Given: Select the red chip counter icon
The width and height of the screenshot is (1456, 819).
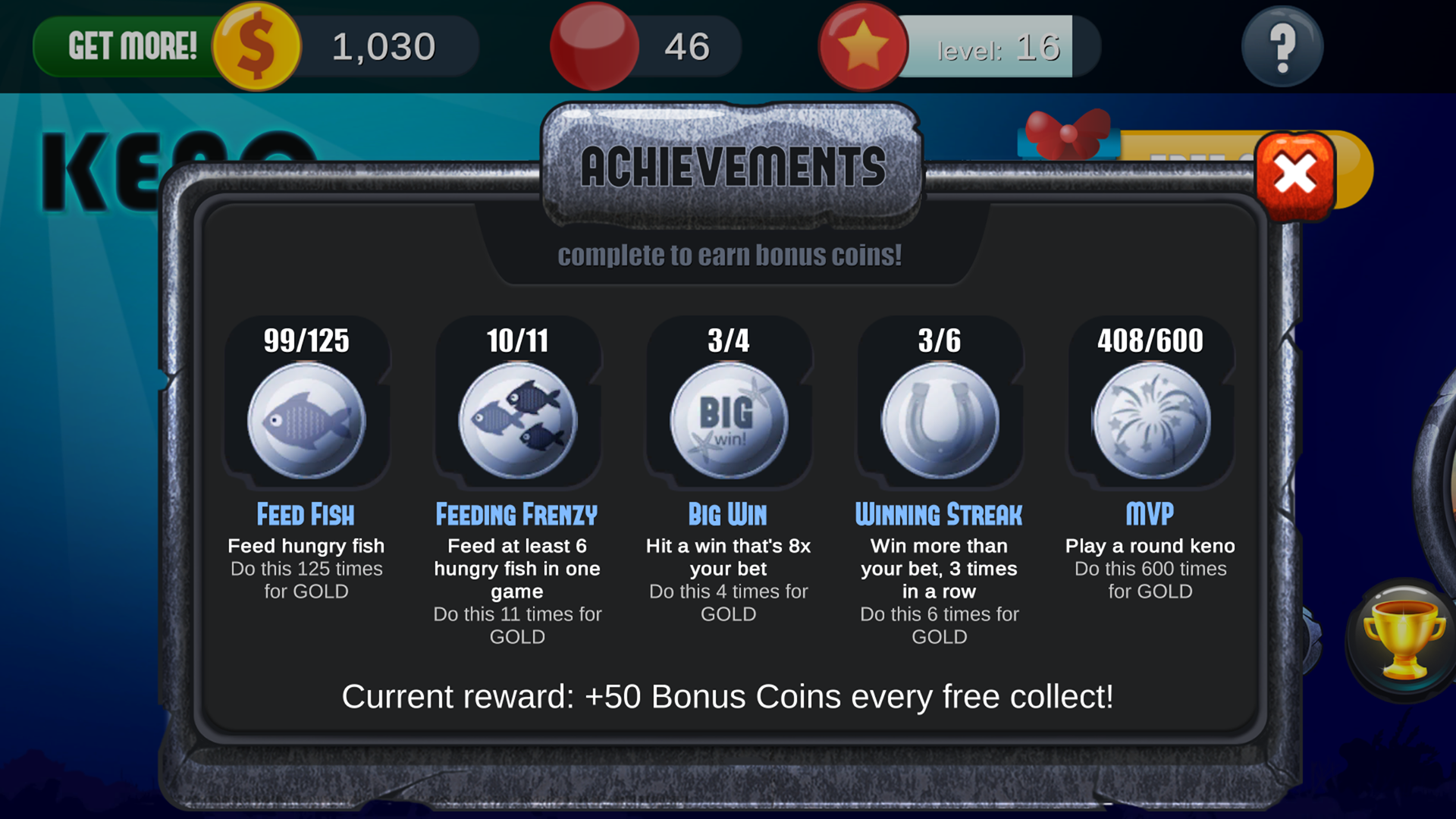Looking at the screenshot, I should coord(595,45).
